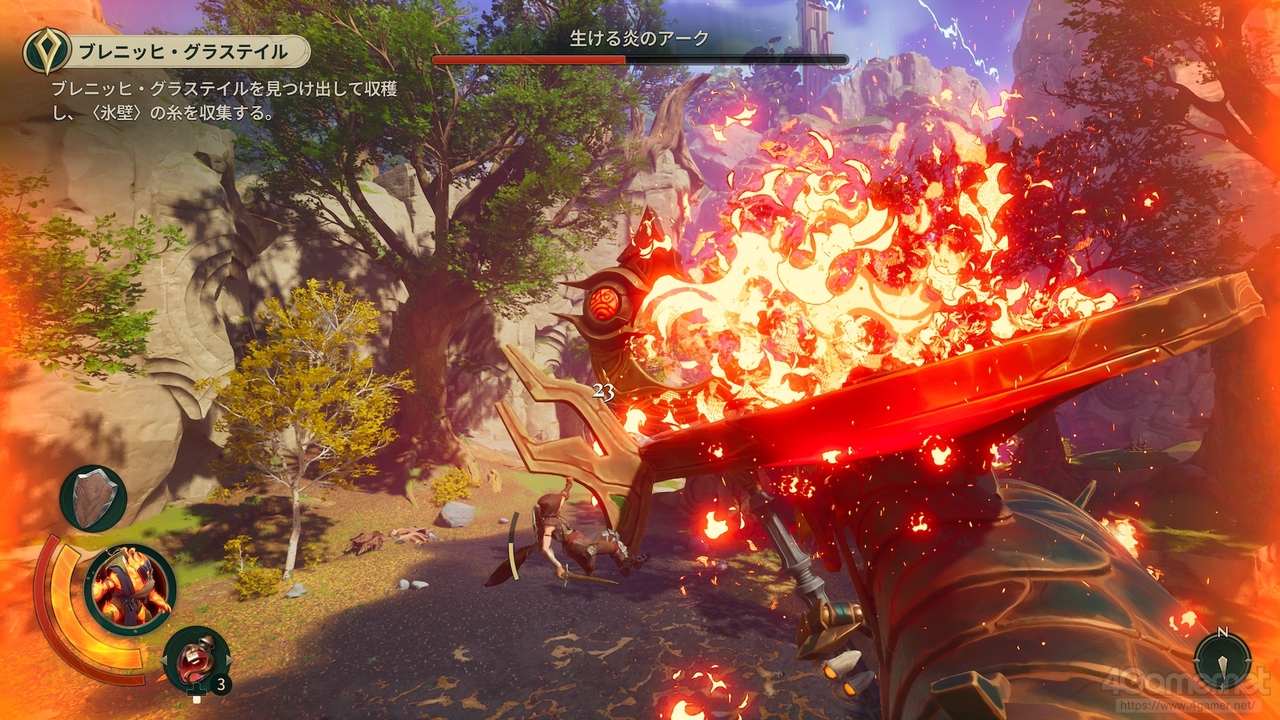This screenshot has height=720, width=1280.
Task: Select the stone shield ability icon
Action: click(93, 498)
